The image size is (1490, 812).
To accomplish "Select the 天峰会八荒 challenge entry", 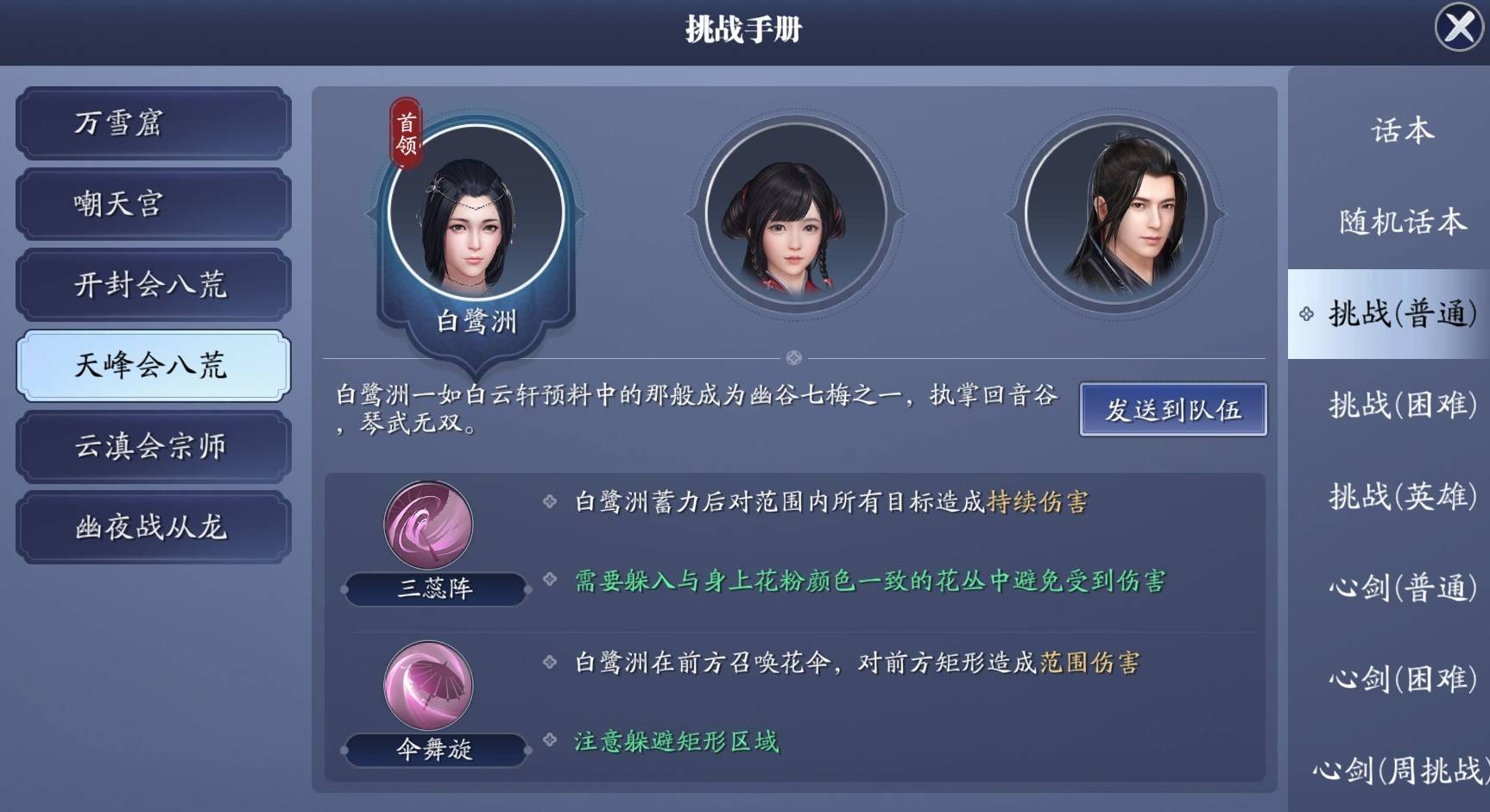I will (152, 365).
